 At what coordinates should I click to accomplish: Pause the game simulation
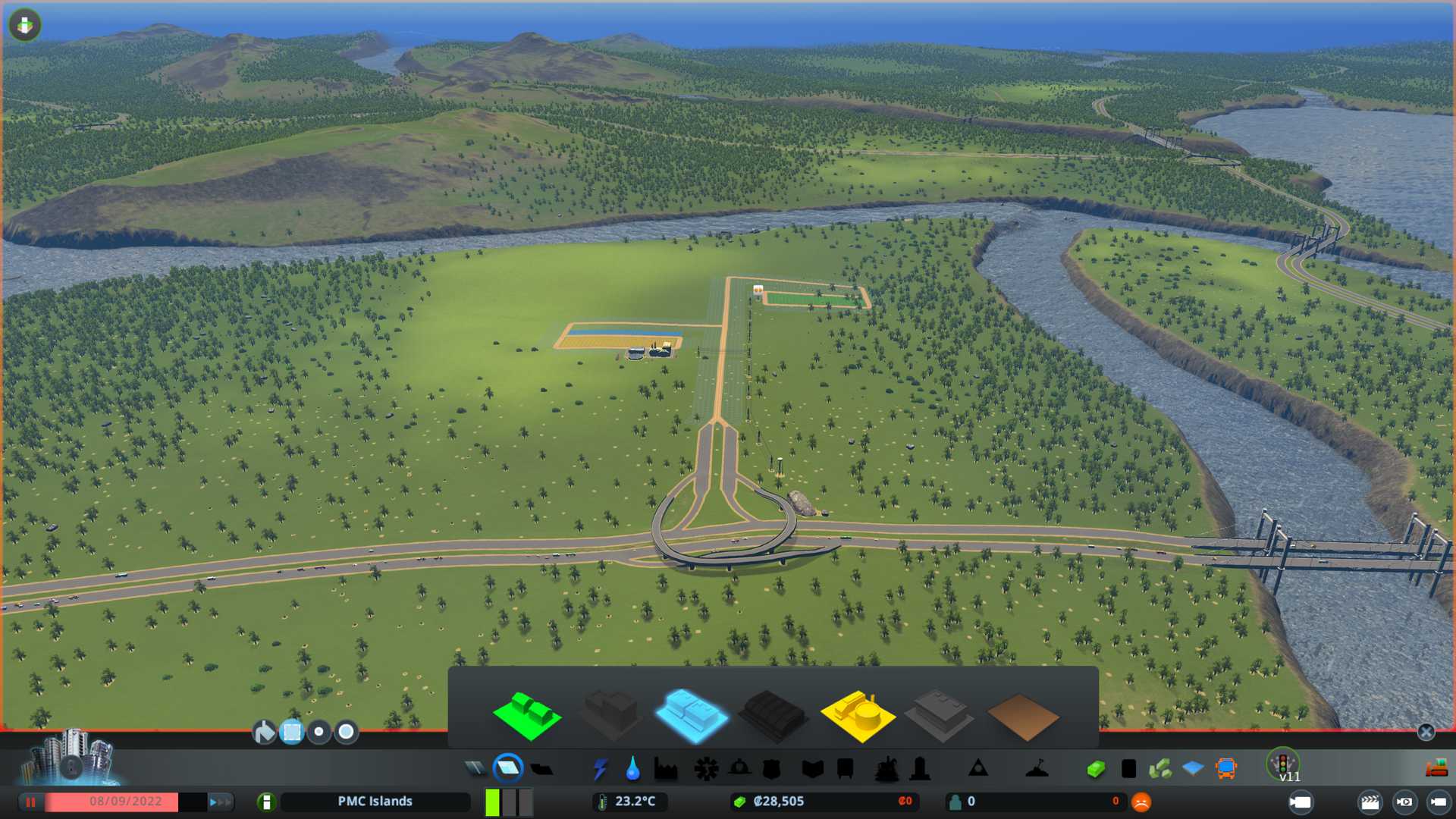click(x=30, y=802)
